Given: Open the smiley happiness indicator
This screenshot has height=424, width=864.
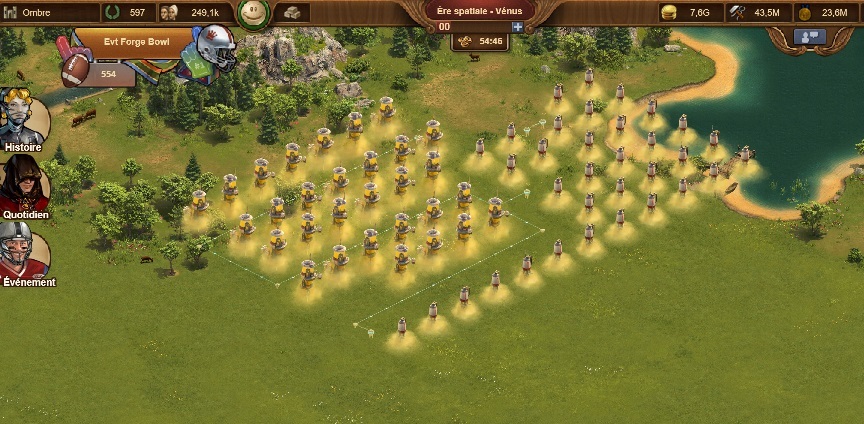Looking at the screenshot, I should 253,13.
